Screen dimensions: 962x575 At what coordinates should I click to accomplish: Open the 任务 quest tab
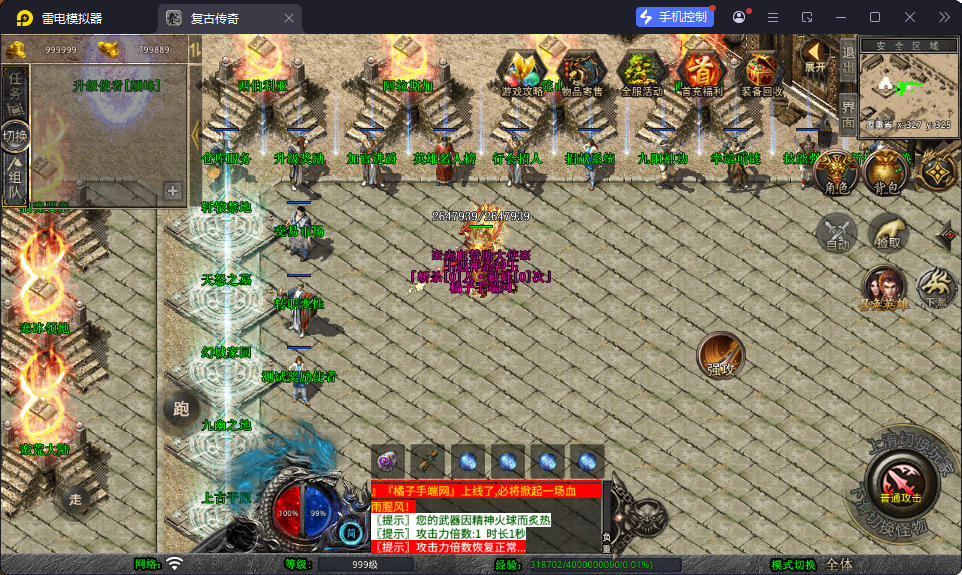coord(15,88)
